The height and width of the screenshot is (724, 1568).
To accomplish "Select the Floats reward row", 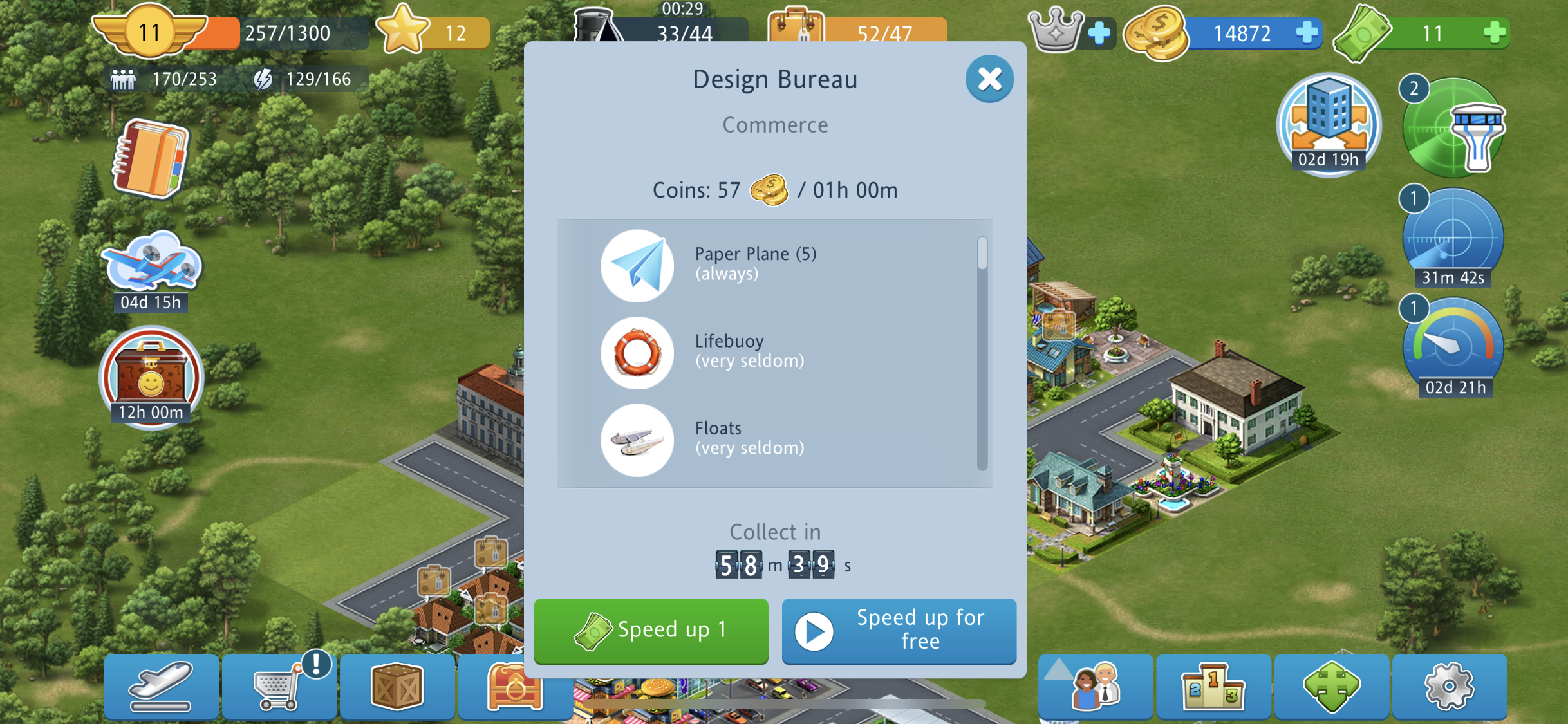I will click(772, 439).
